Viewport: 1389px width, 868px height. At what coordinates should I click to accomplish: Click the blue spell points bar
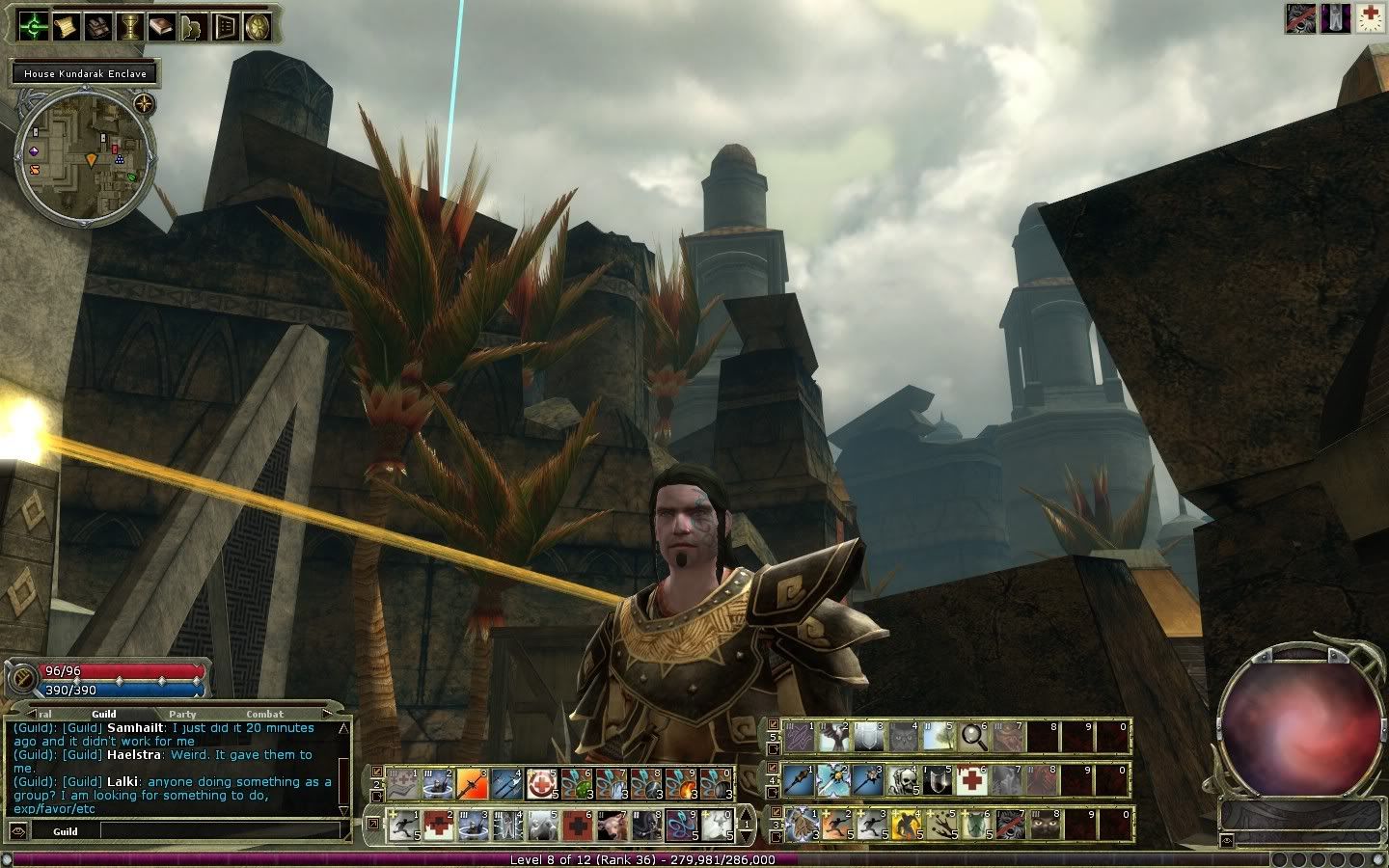[x=116, y=689]
